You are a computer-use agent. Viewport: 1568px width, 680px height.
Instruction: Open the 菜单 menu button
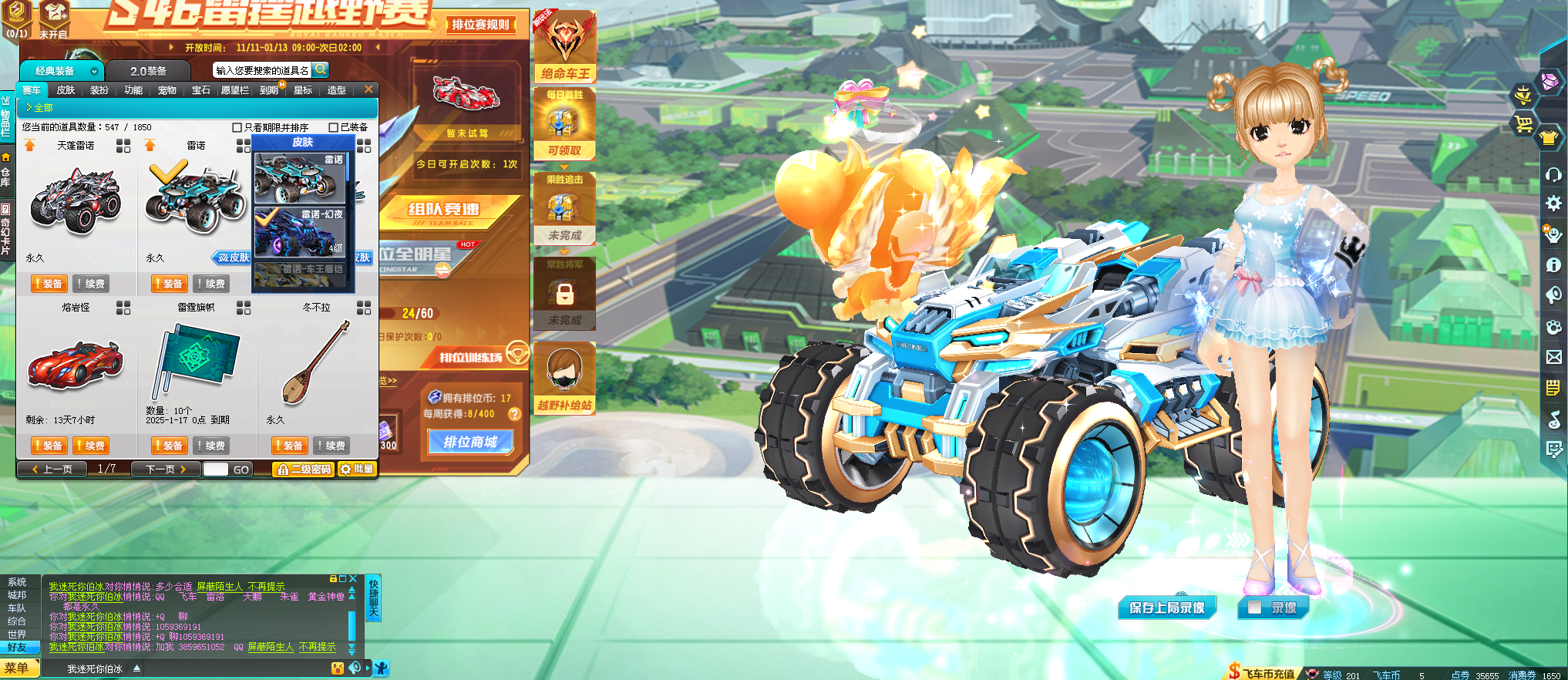17,668
